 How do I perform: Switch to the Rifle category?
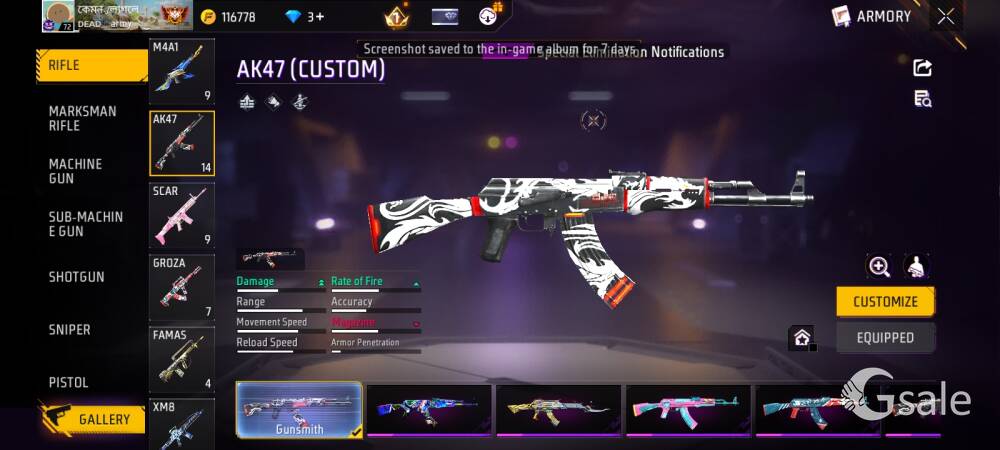coord(92,66)
